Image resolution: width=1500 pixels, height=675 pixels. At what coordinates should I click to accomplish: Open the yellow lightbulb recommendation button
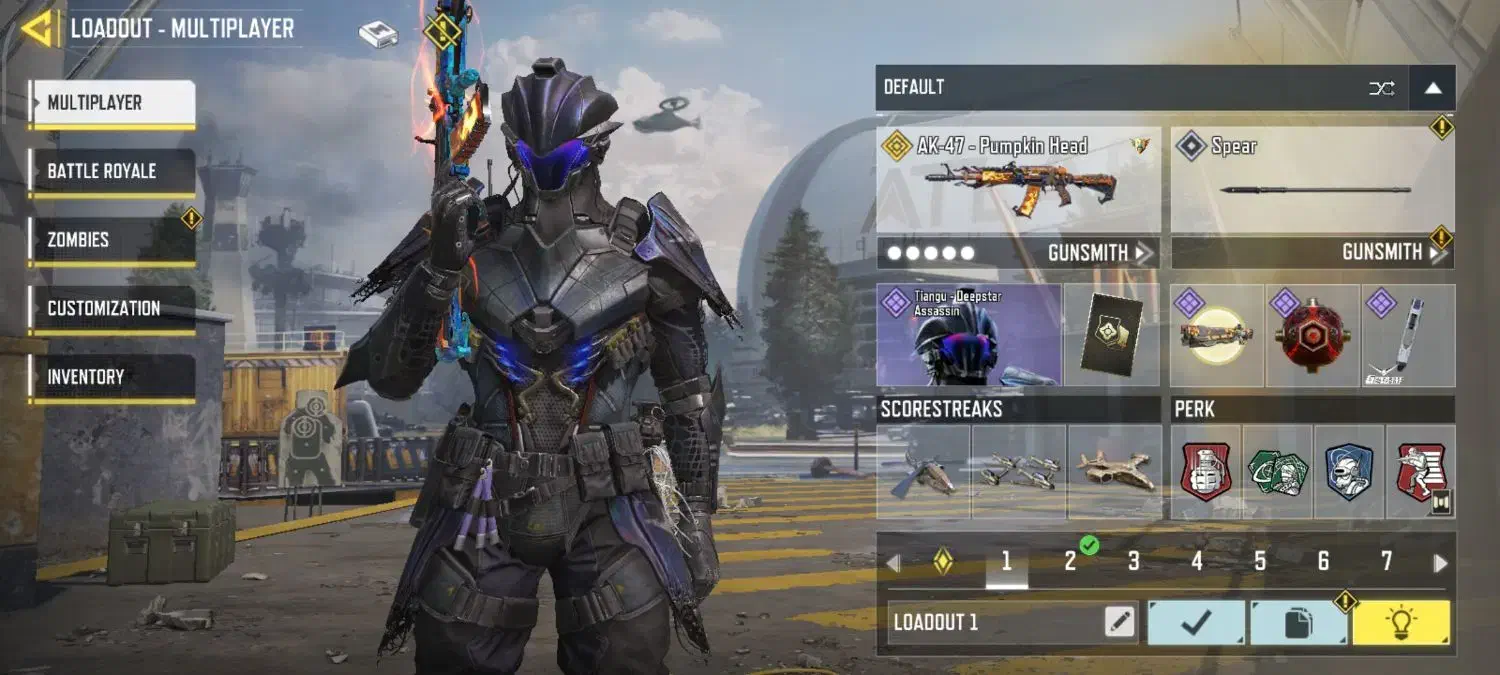[x=1400, y=622]
